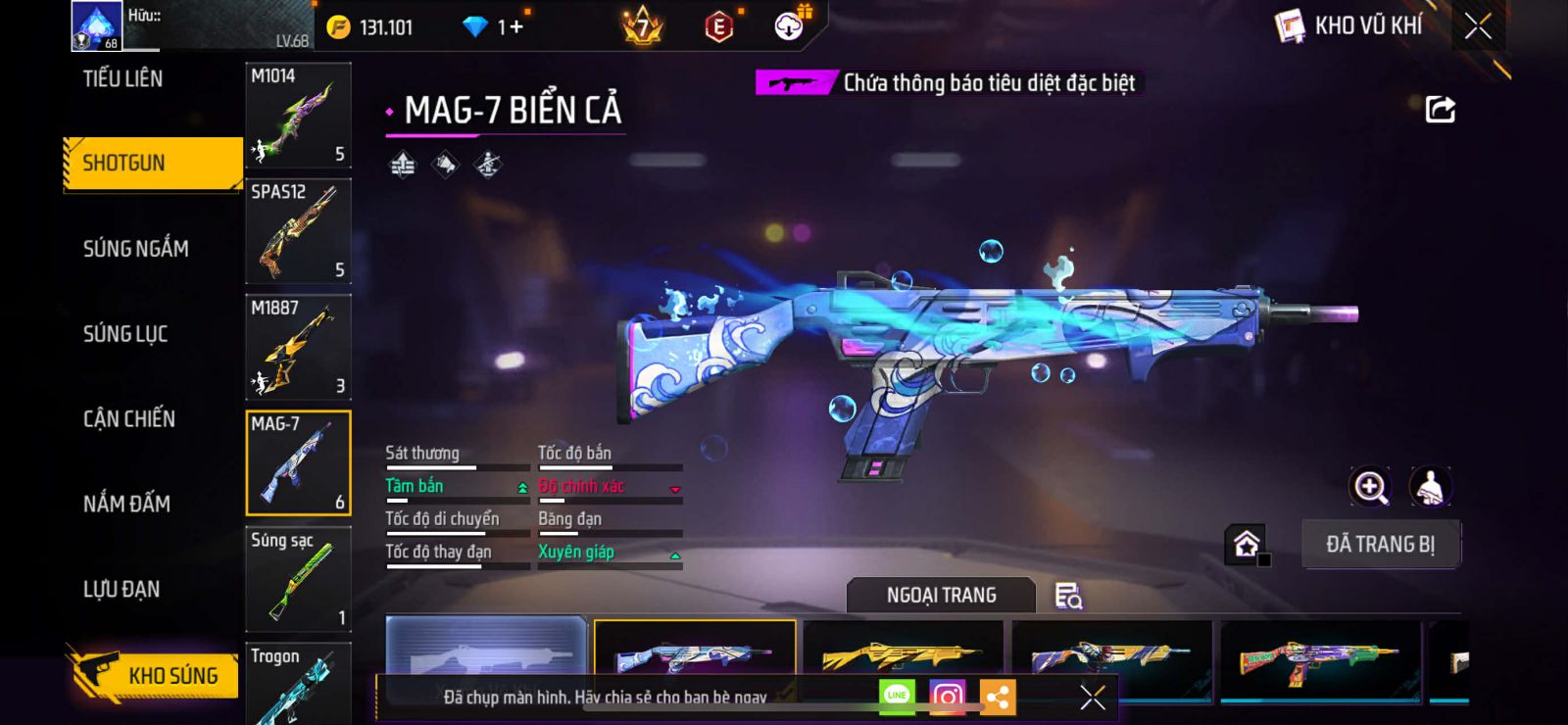
Task: Select the Súng sạc weapon slot
Action: point(298,579)
